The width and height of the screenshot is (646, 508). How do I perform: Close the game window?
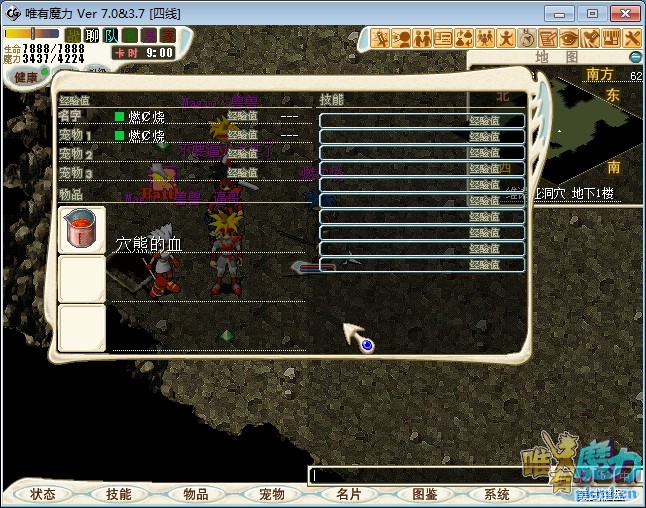621,13
